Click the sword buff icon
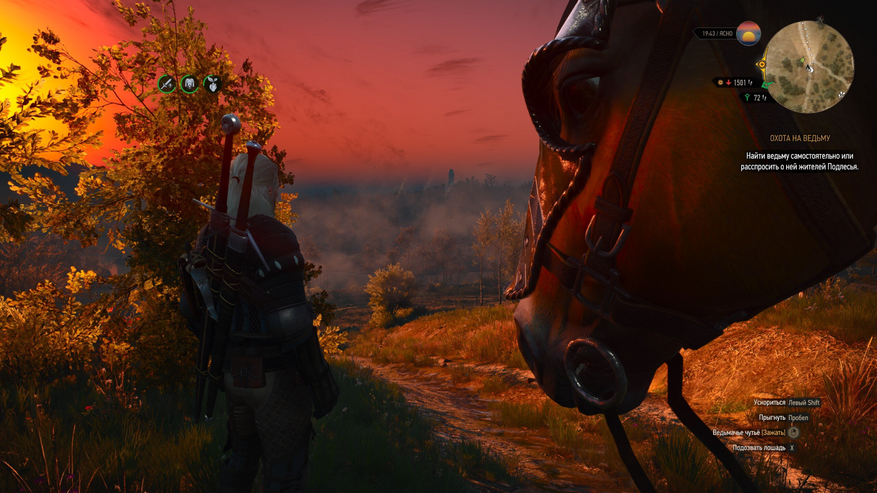Screen dimensions: 877x493 coord(167,84)
